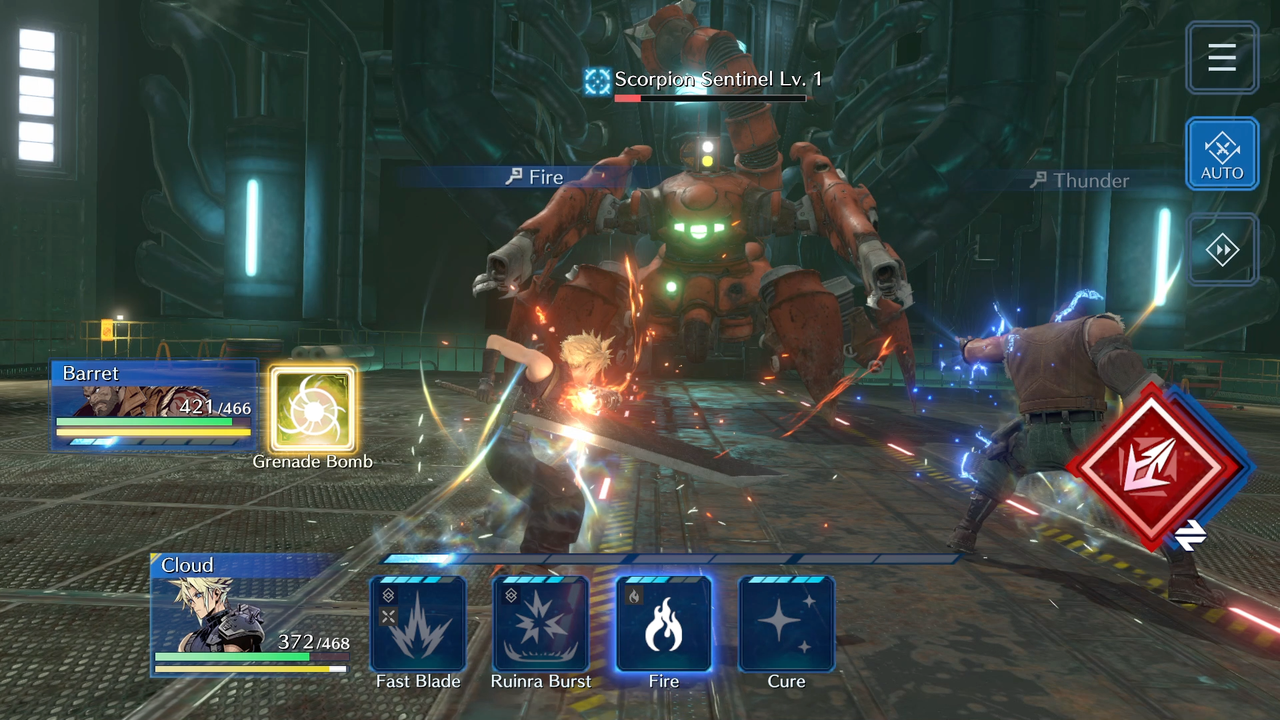This screenshot has width=1280, height=720.
Task: Toggle the fast-forward battle speed button
Action: click(x=1222, y=250)
